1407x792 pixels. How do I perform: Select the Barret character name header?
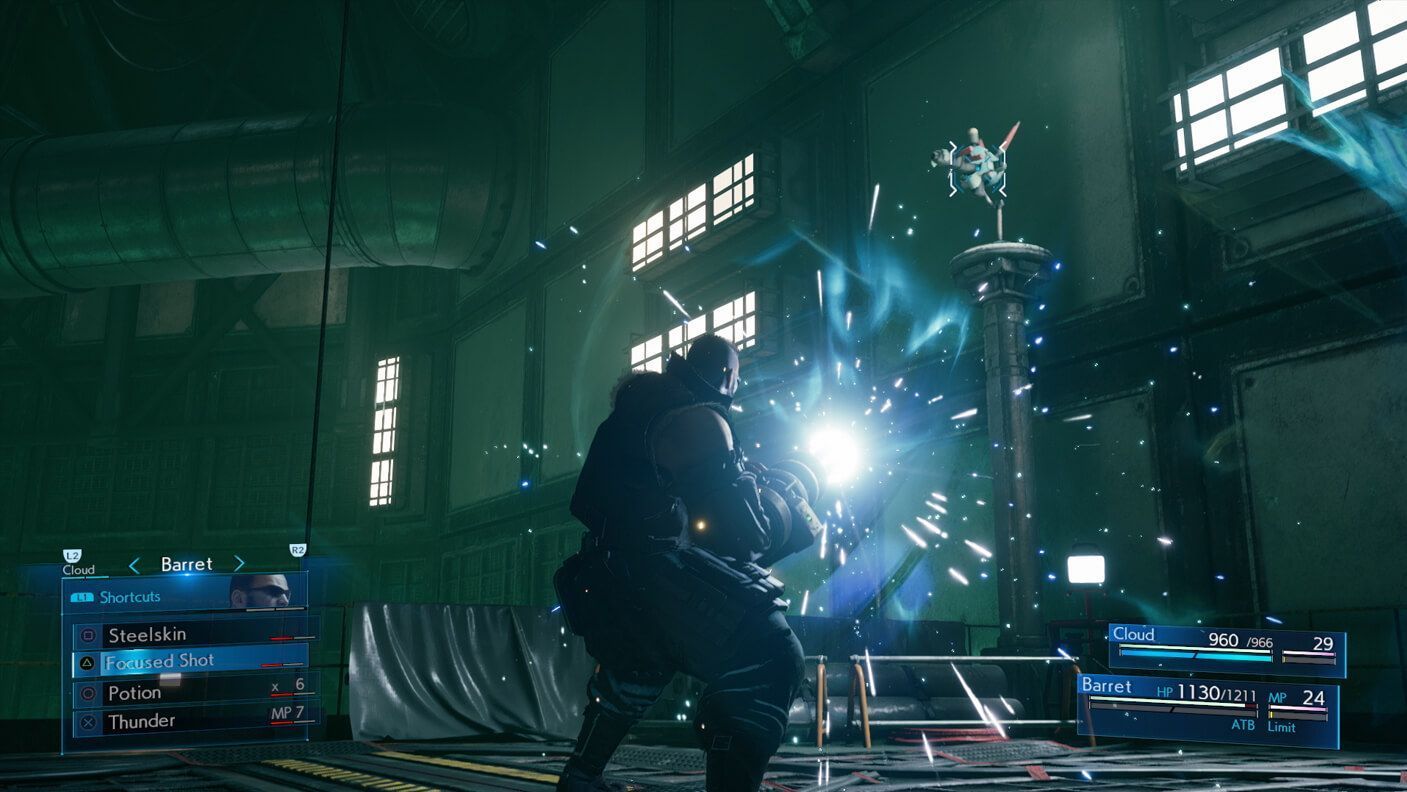coord(186,563)
